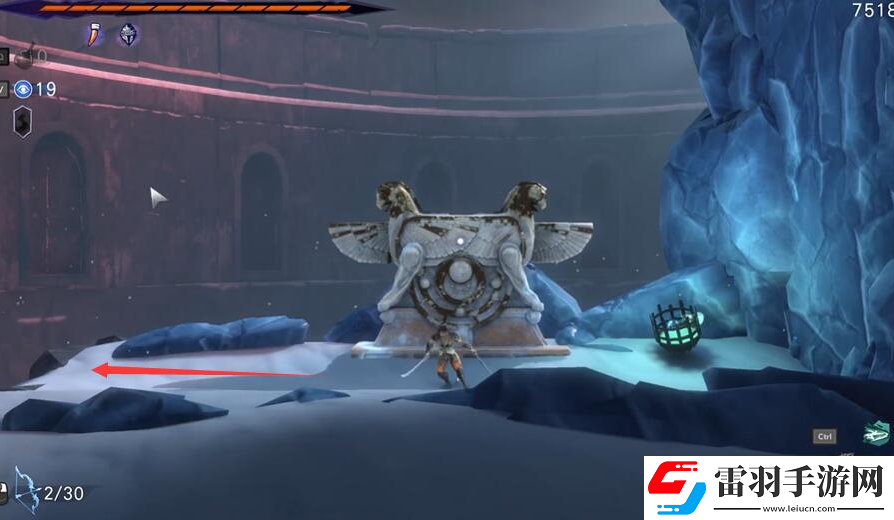Click the blue shield amulet icon
894x520 pixels.
(128, 35)
